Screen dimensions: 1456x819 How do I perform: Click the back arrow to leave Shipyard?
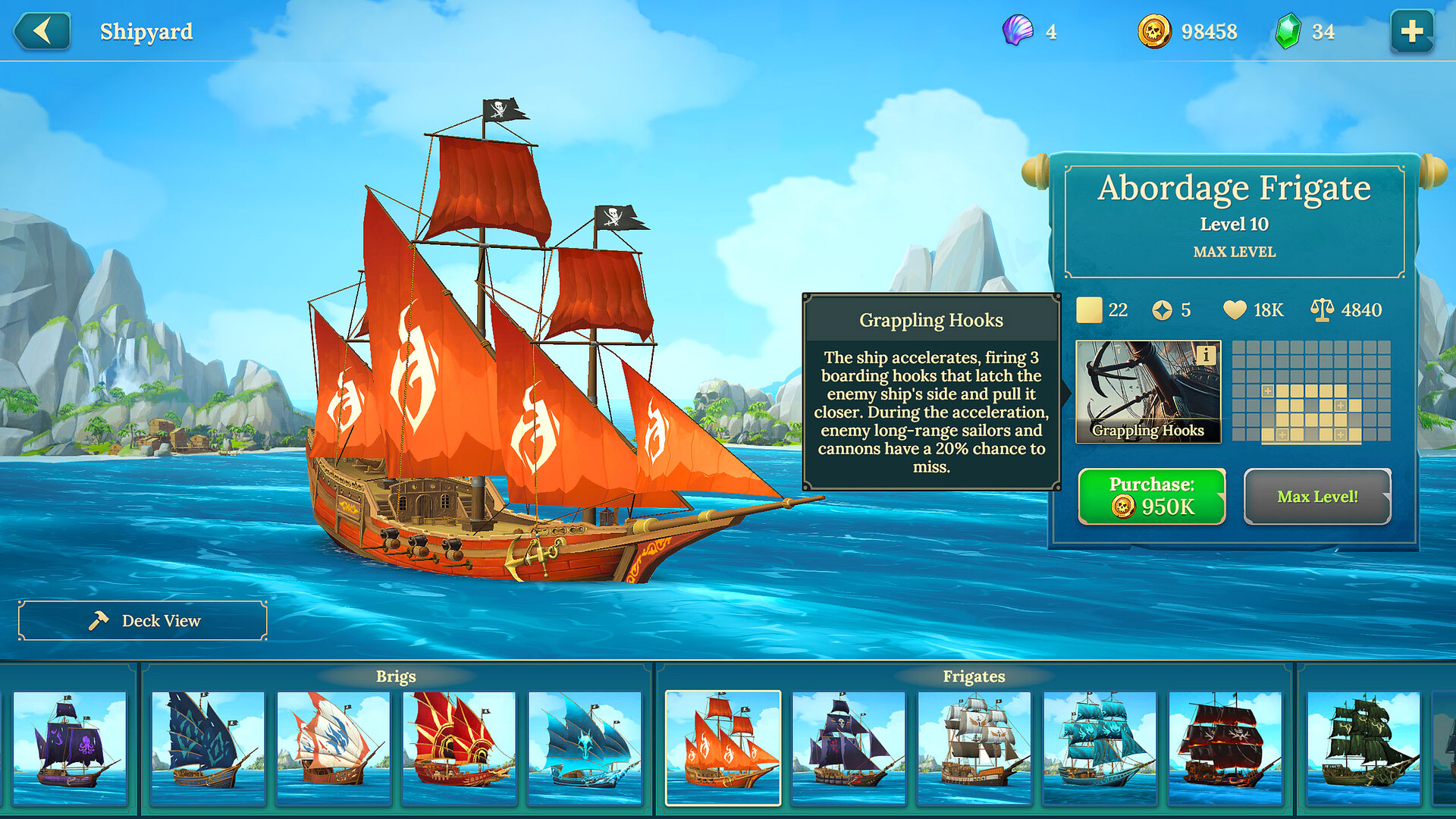[x=42, y=32]
